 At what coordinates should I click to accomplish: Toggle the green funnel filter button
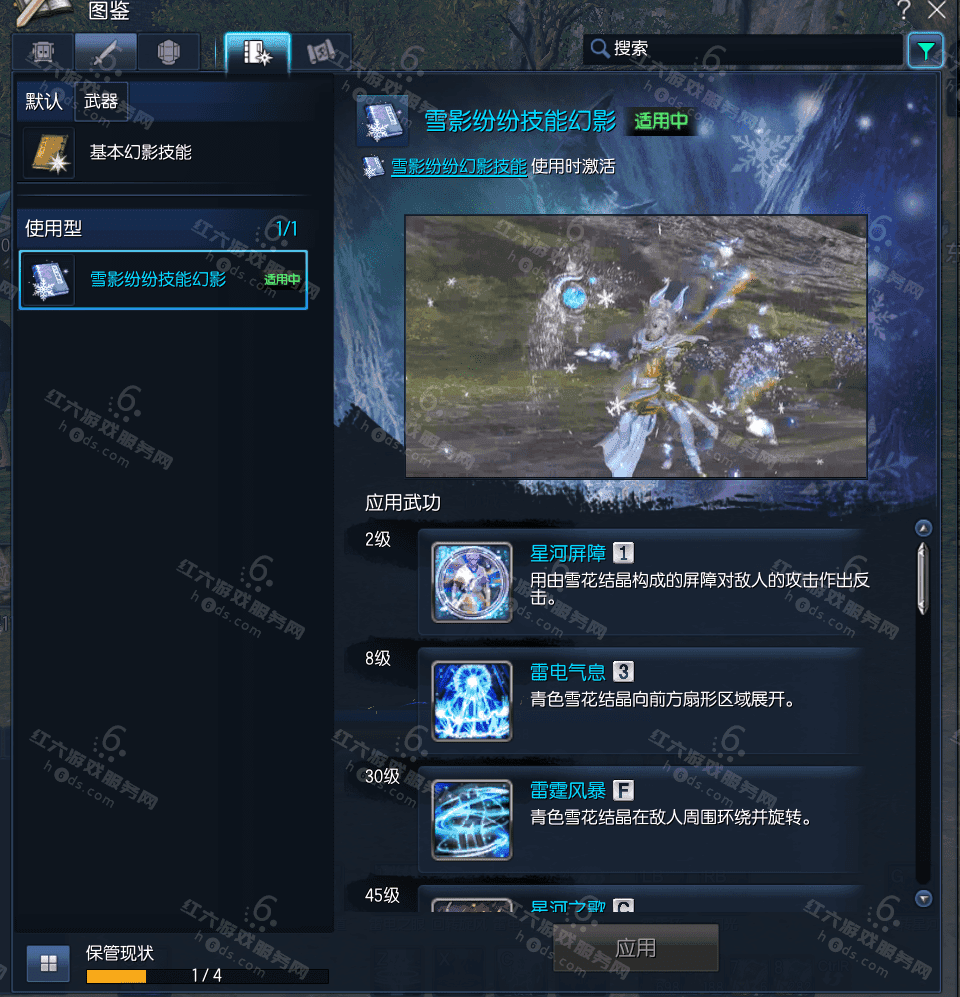tap(926, 50)
